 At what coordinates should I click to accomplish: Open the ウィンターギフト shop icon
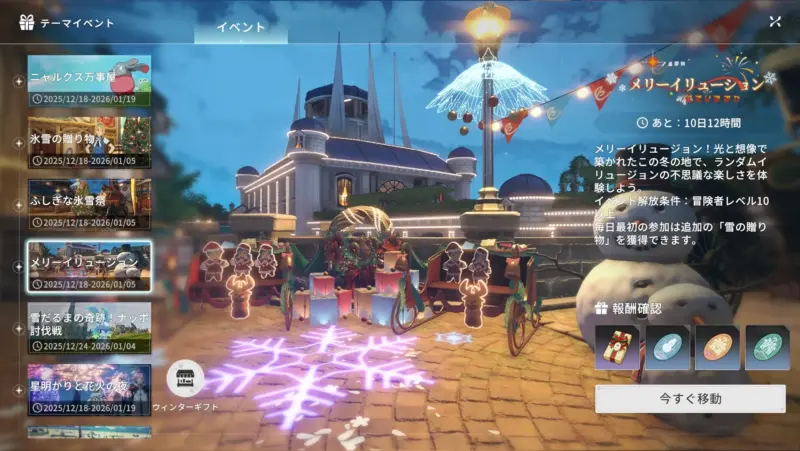[185, 380]
